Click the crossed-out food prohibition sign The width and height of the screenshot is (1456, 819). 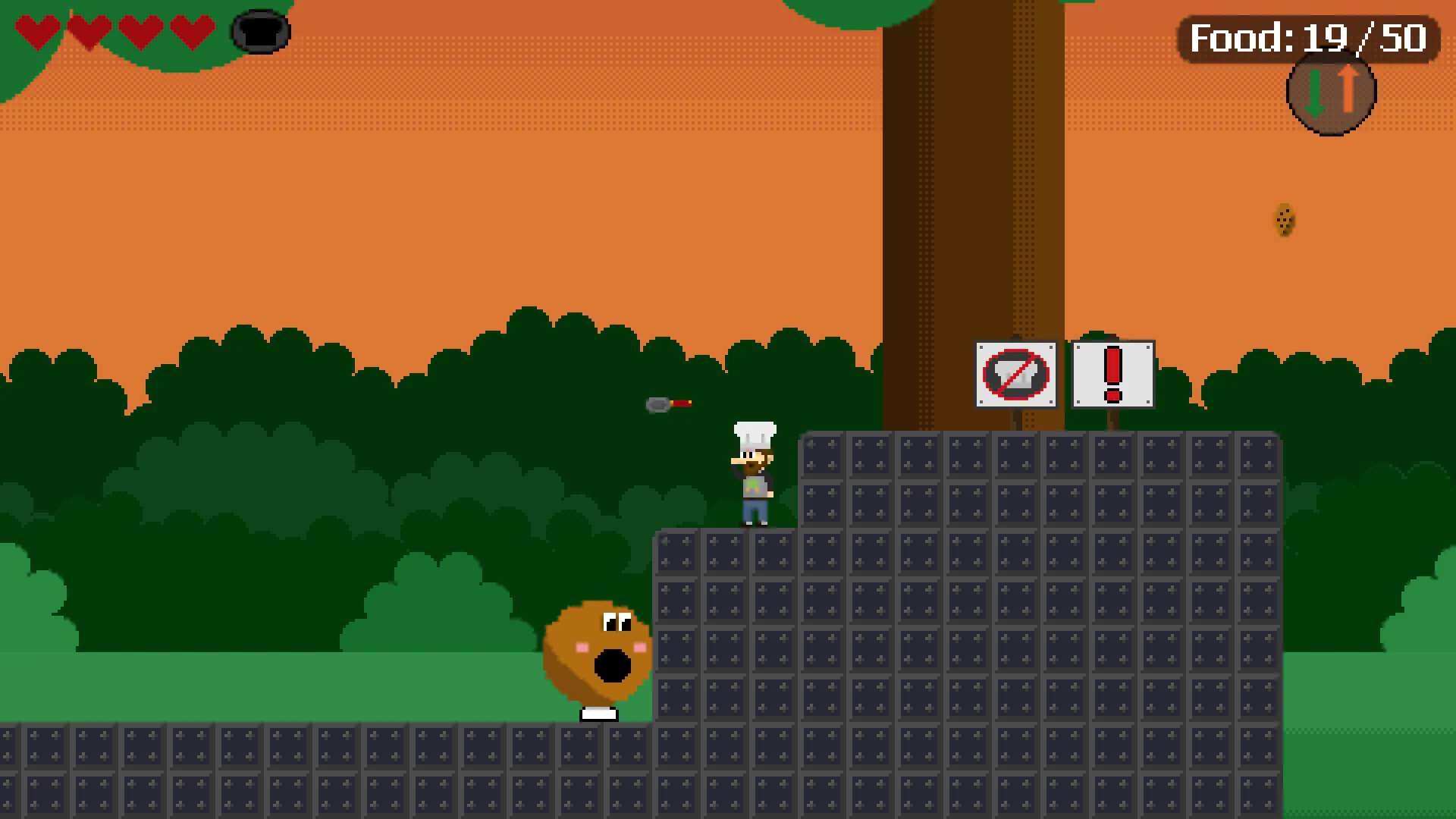(x=1015, y=375)
